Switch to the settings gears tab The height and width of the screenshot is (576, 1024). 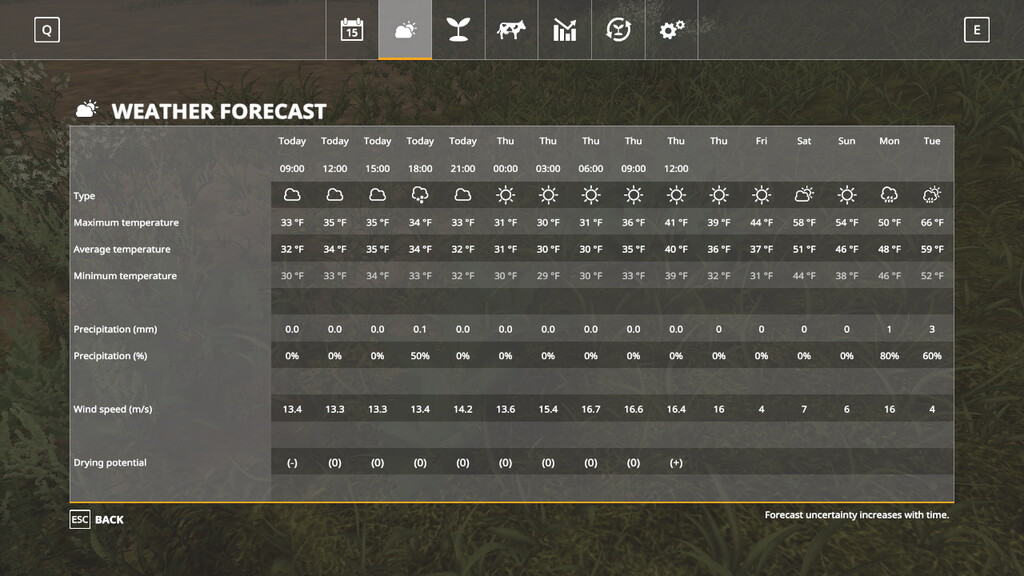point(671,30)
